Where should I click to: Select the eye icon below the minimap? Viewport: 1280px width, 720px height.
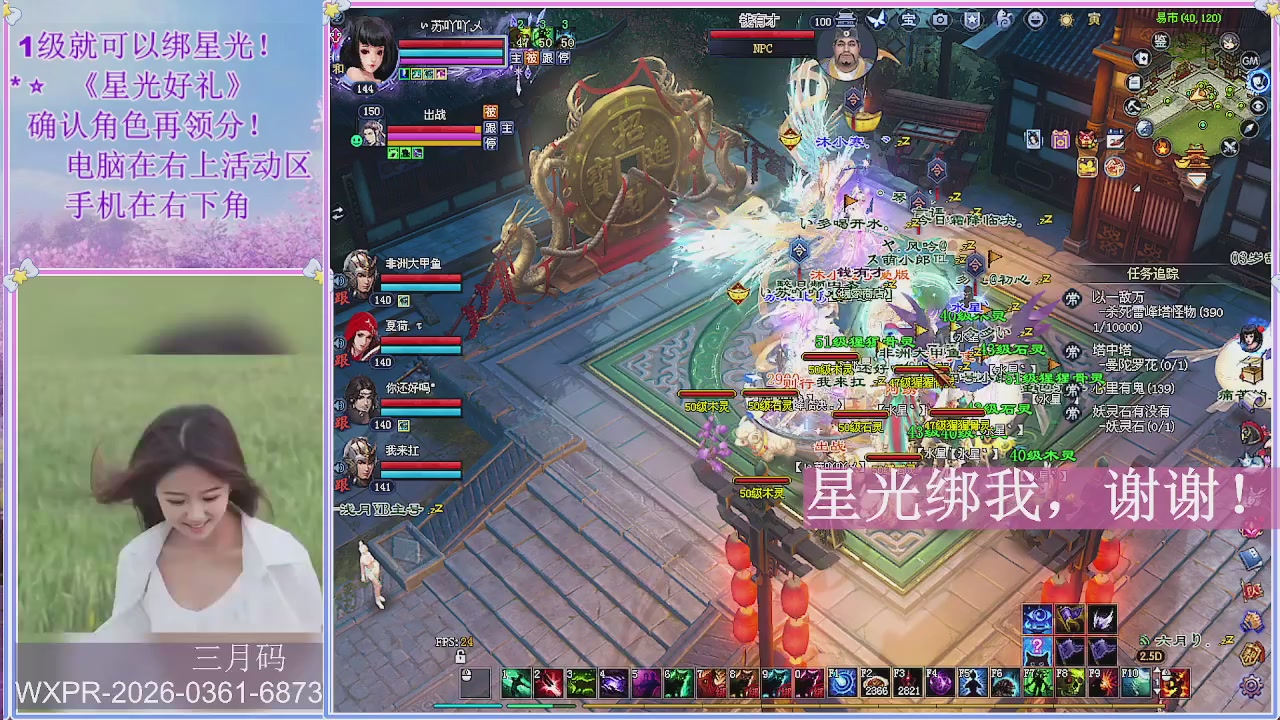pyautogui.click(x=1256, y=106)
